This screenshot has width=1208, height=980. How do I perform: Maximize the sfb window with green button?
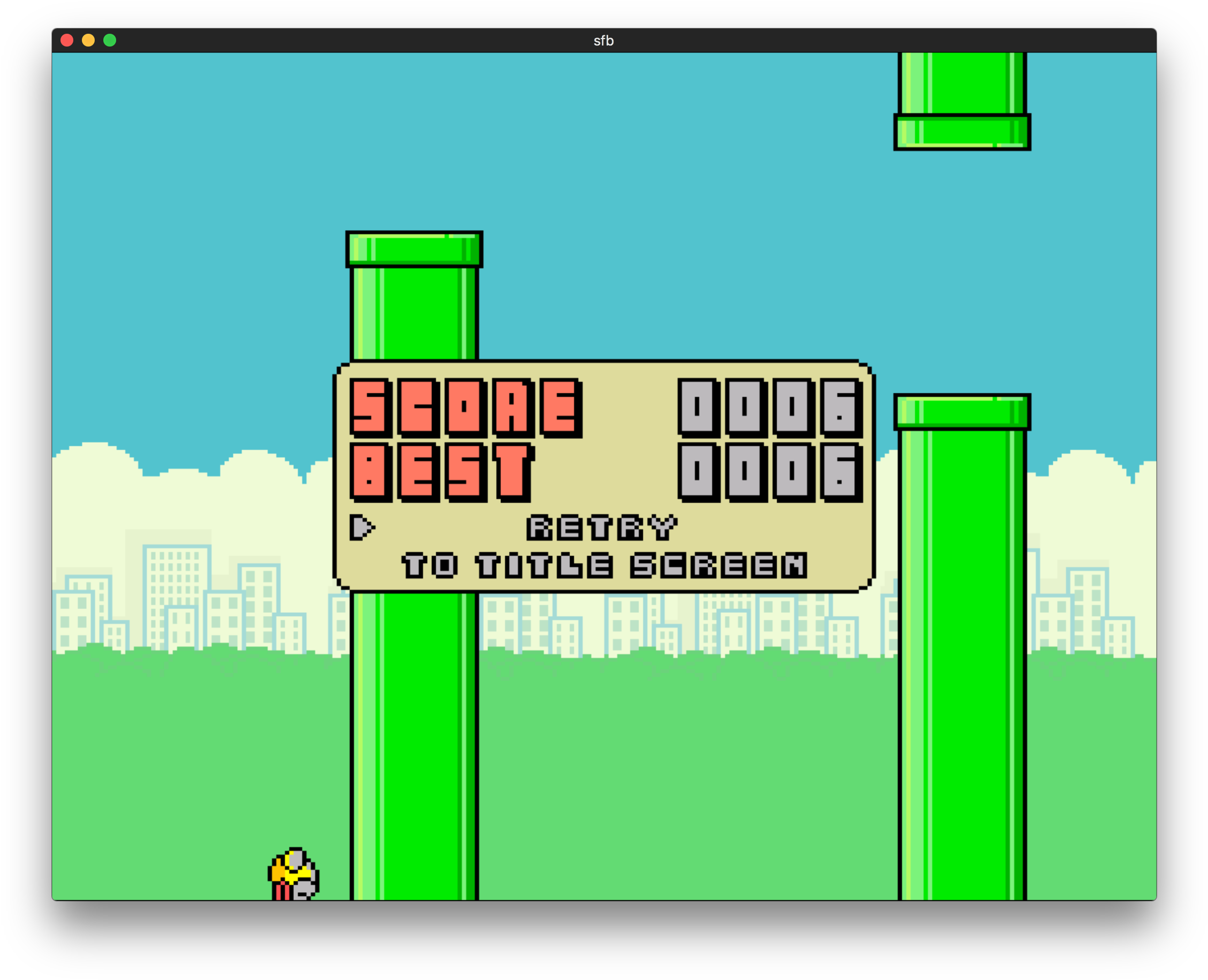click(x=110, y=41)
